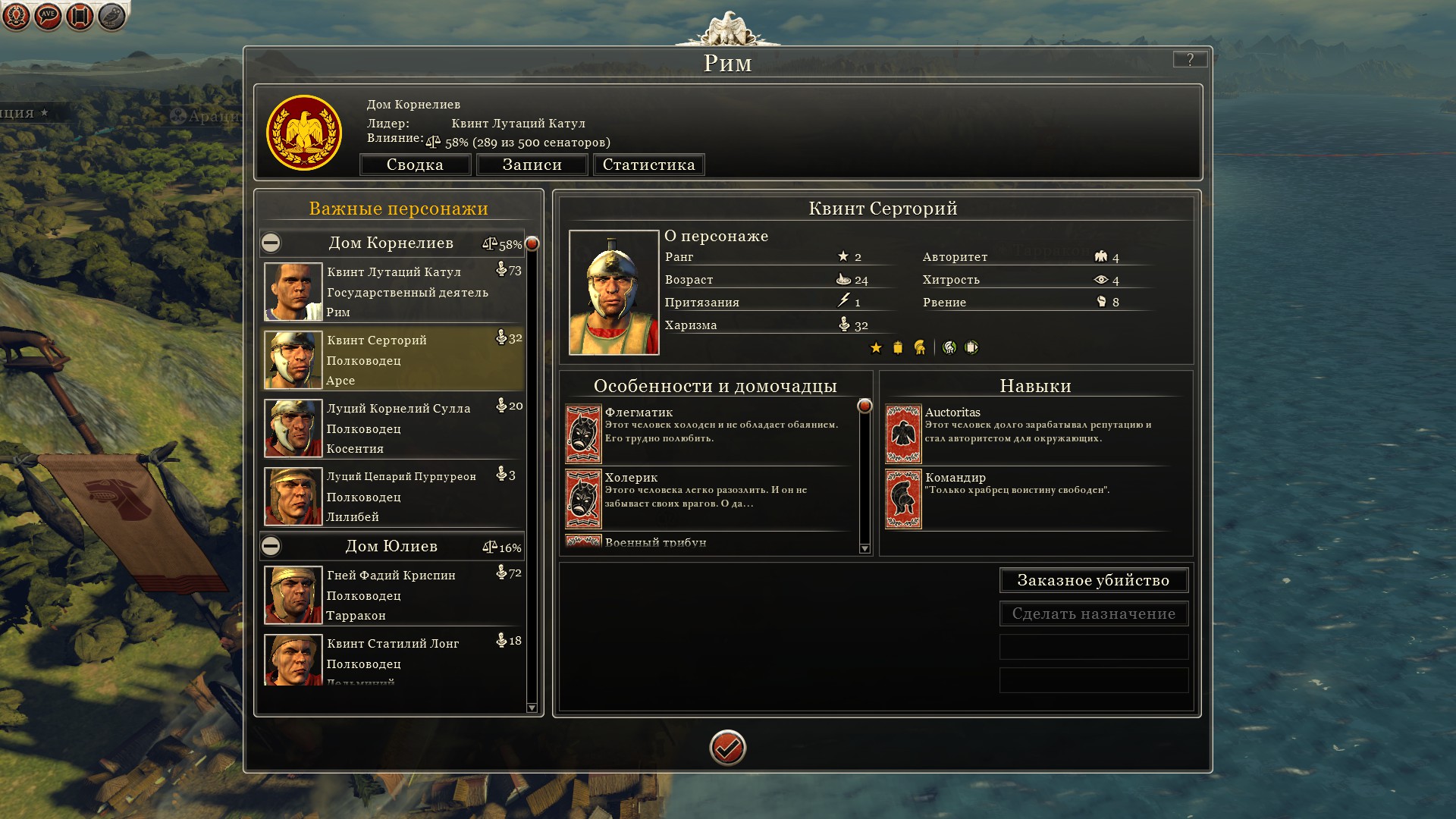The height and width of the screenshot is (819, 1456).
Task: Collapse the Дом Корнелиев group
Action: tap(271, 243)
